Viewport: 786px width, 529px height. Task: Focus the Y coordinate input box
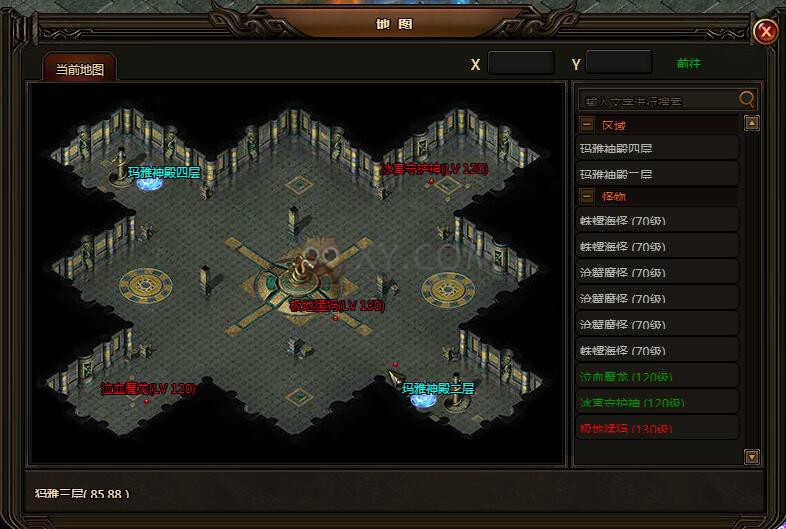(618, 64)
